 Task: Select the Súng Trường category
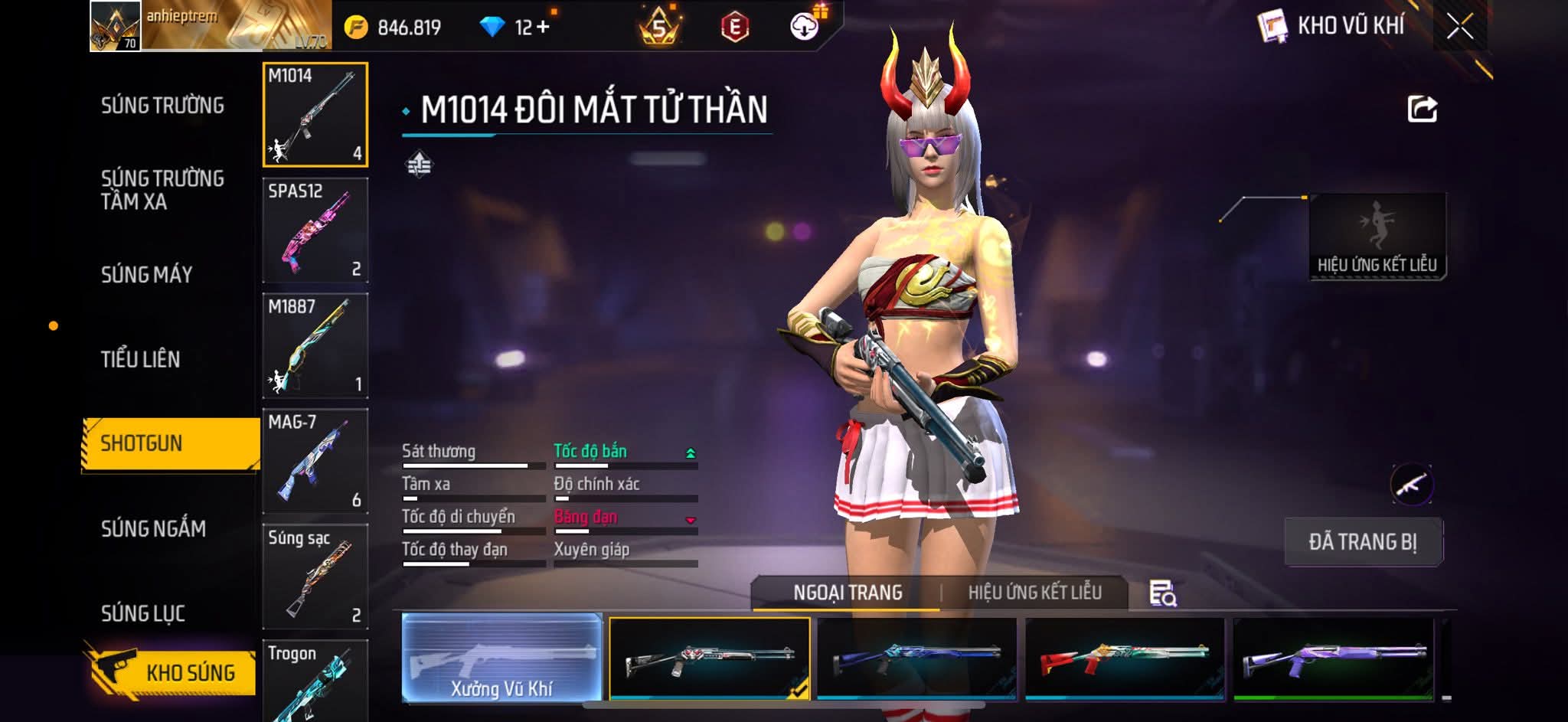pos(162,106)
